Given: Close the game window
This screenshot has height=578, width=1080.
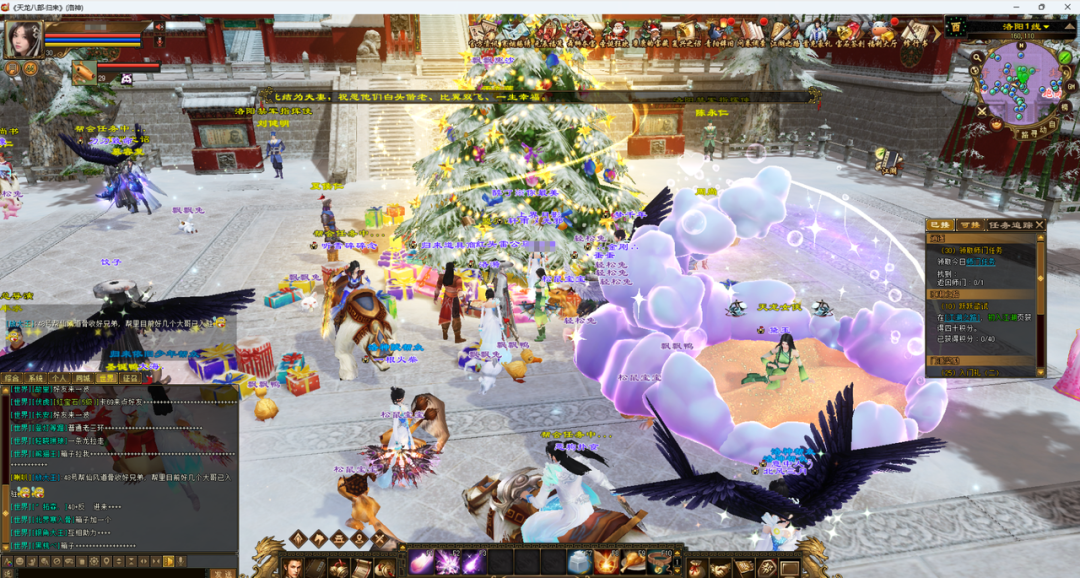Looking at the screenshot, I should pos(1068,6).
